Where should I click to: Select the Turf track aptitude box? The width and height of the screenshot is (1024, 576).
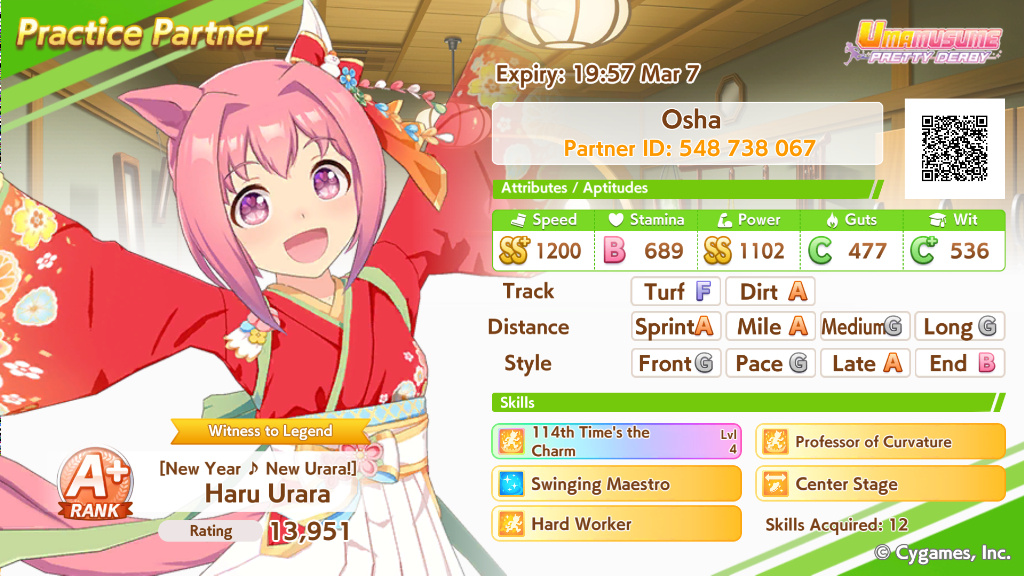pyautogui.click(x=676, y=292)
